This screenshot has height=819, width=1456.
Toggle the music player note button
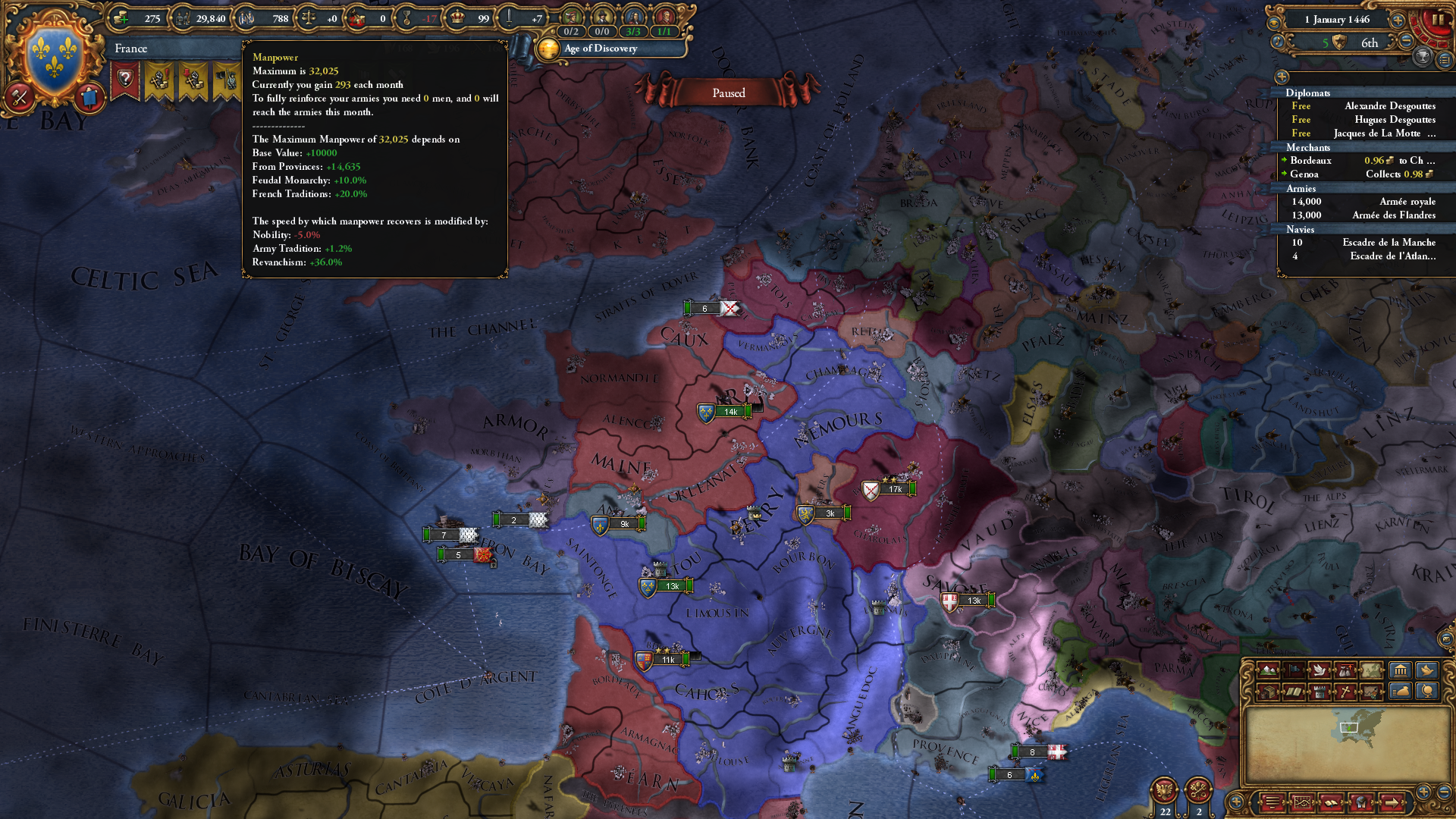[x=1278, y=42]
